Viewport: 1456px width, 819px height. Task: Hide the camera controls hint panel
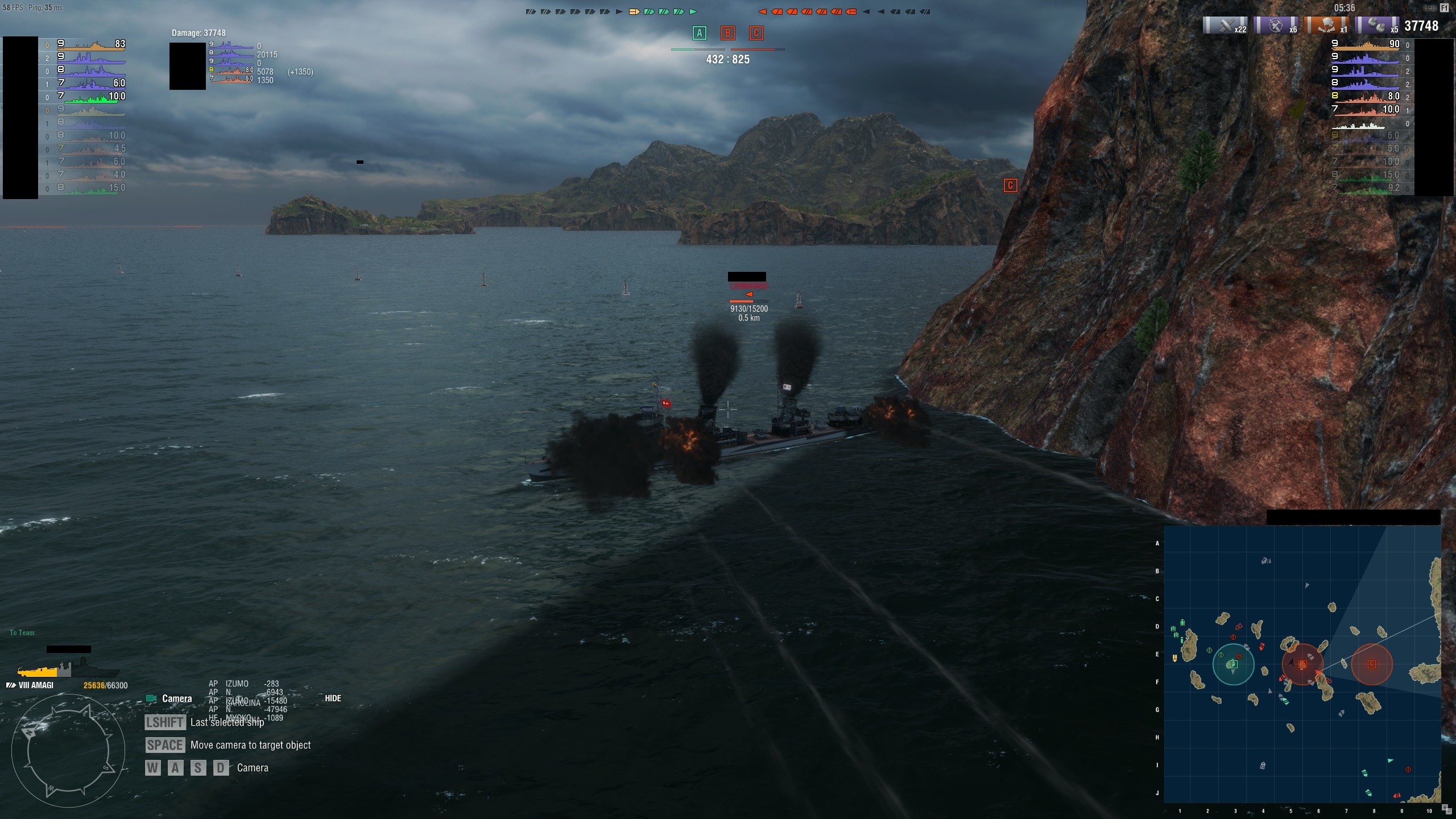[333, 698]
